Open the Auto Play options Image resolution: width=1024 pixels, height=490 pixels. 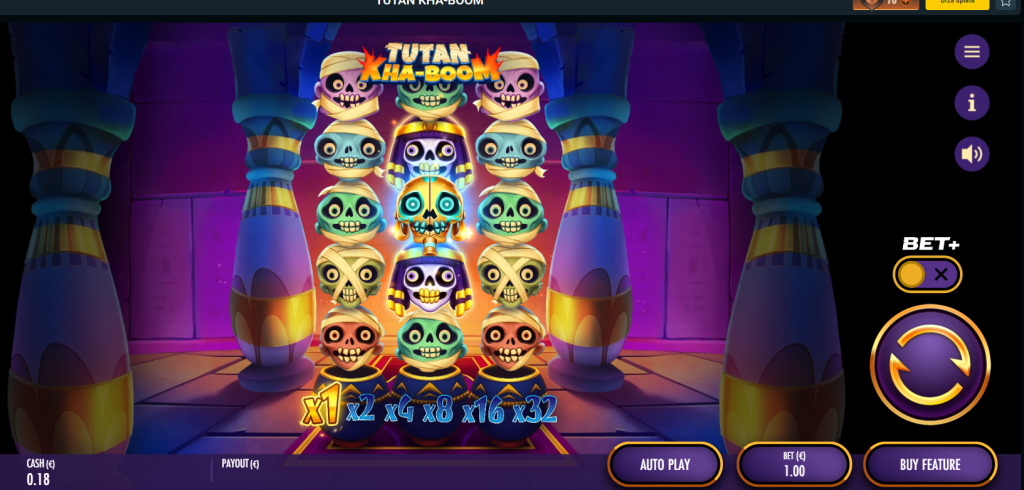click(665, 464)
